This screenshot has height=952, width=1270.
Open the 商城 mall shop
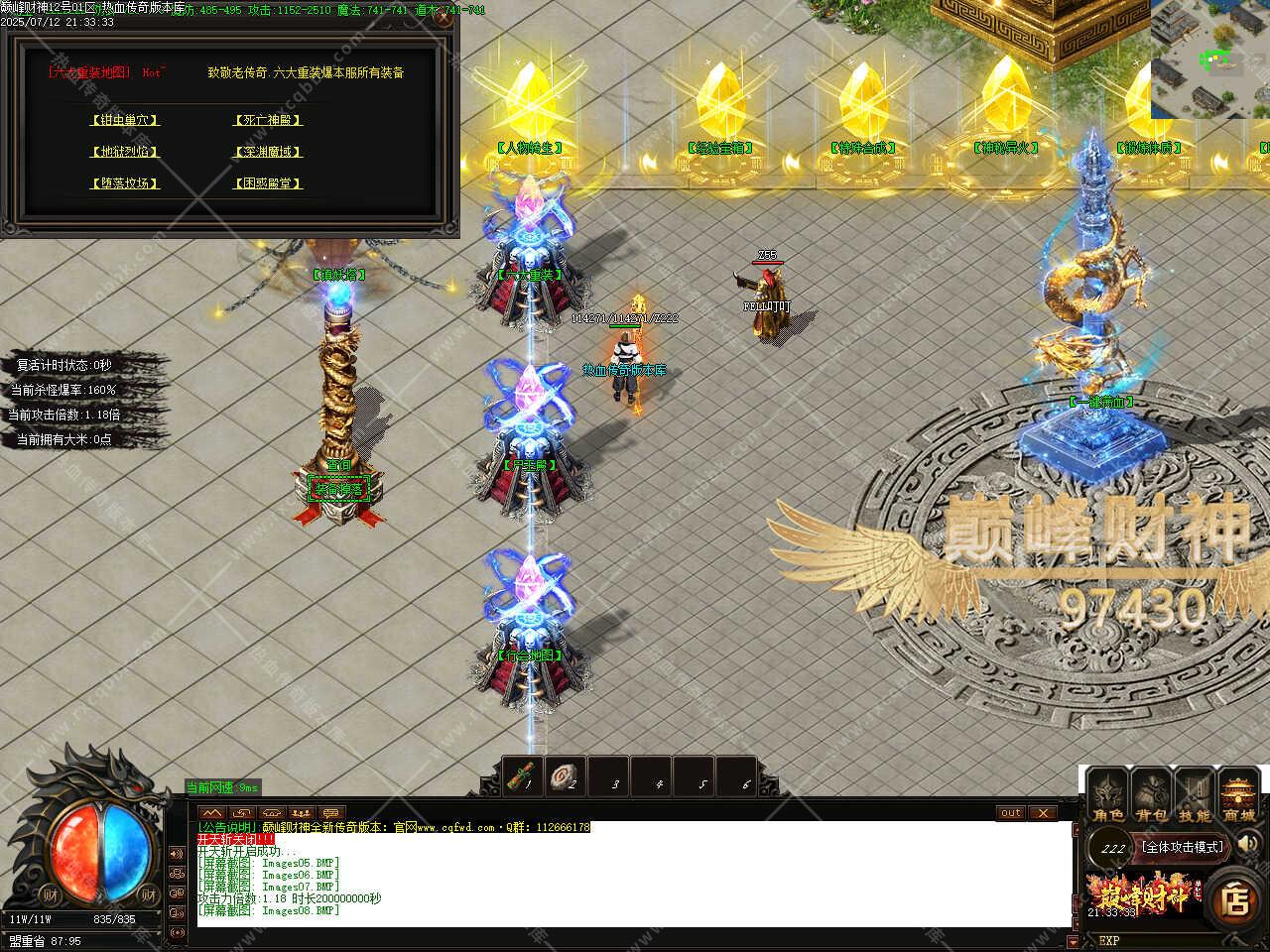(x=1238, y=796)
